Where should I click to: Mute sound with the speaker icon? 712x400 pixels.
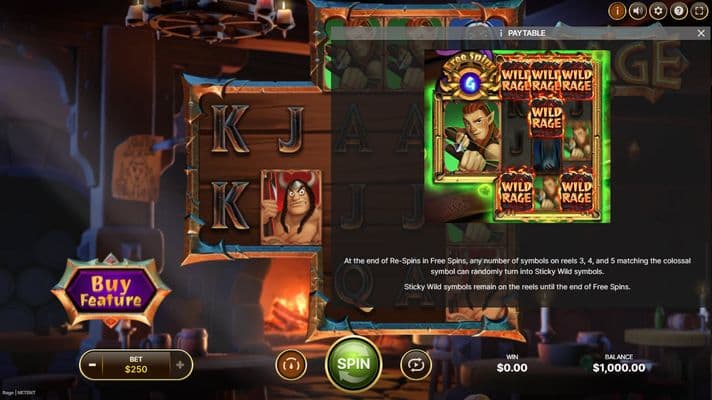(637, 11)
